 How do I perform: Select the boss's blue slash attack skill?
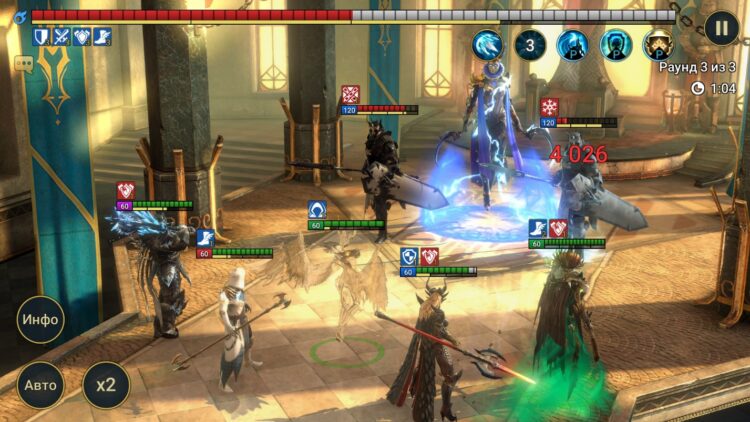coord(488,44)
